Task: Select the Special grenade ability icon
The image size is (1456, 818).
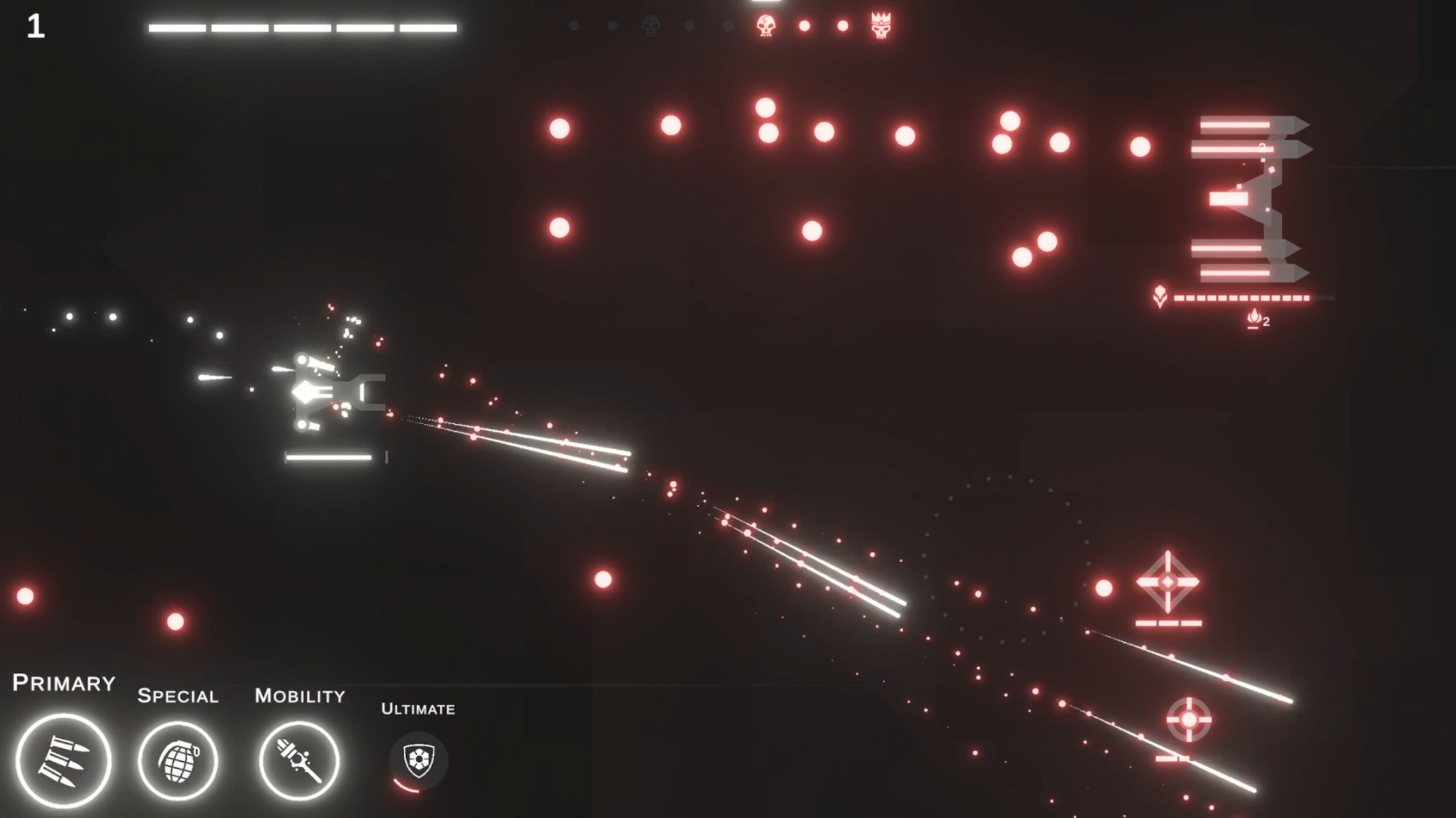Action: tap(178, 761)
